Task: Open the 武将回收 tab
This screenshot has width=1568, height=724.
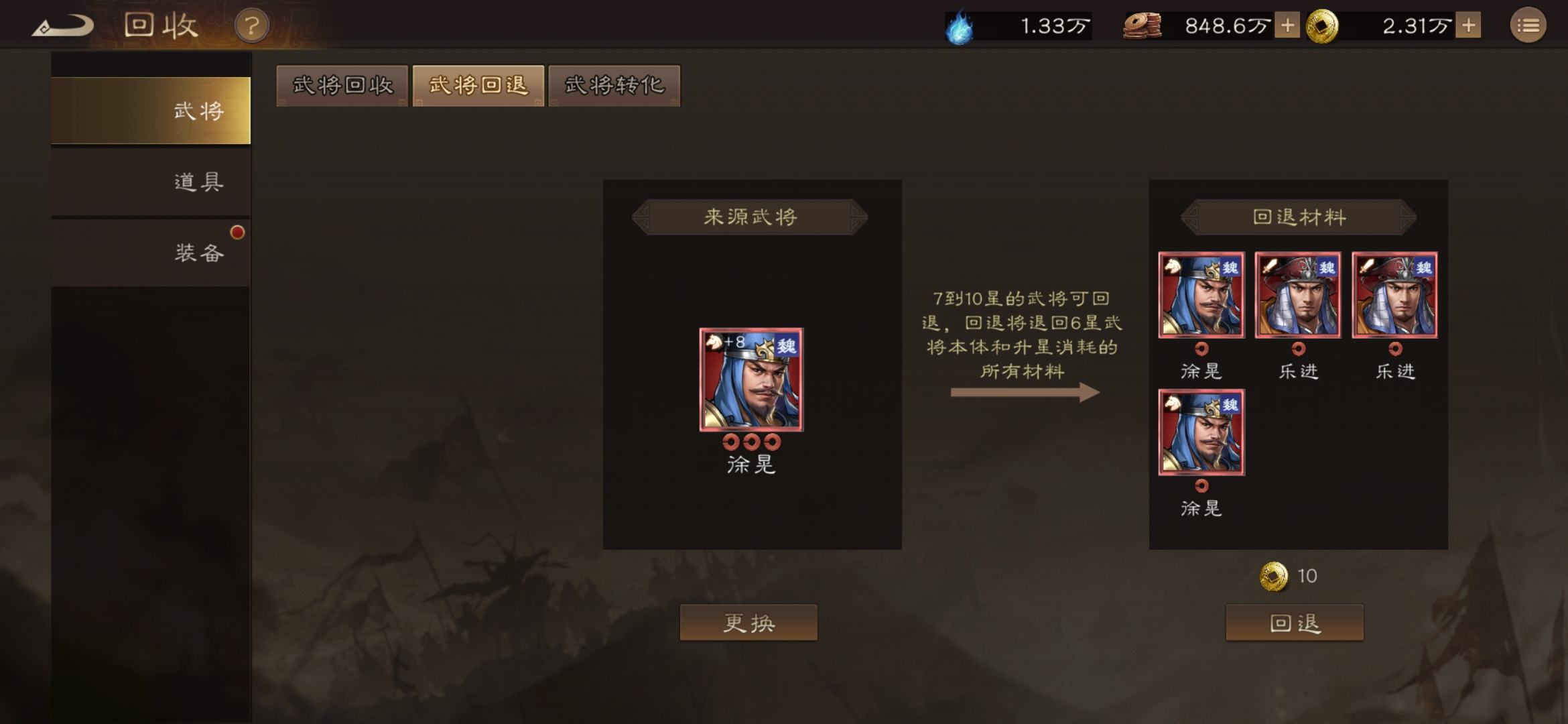Action: coord(341,86)
